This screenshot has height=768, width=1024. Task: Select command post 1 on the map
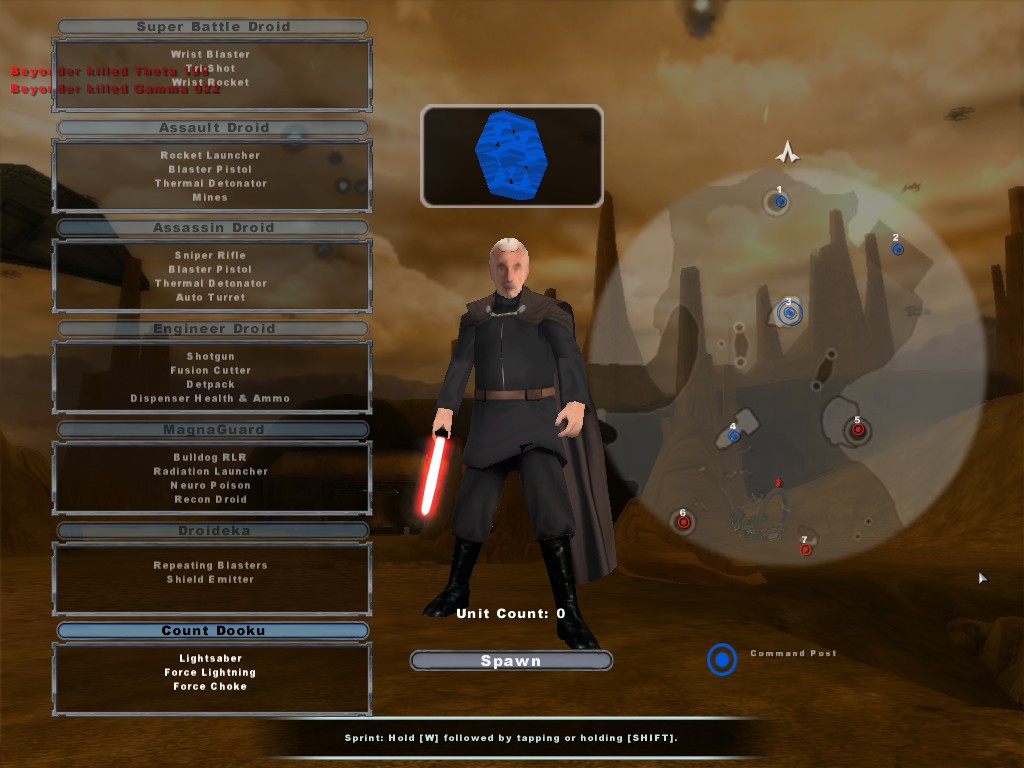[780, 202]
